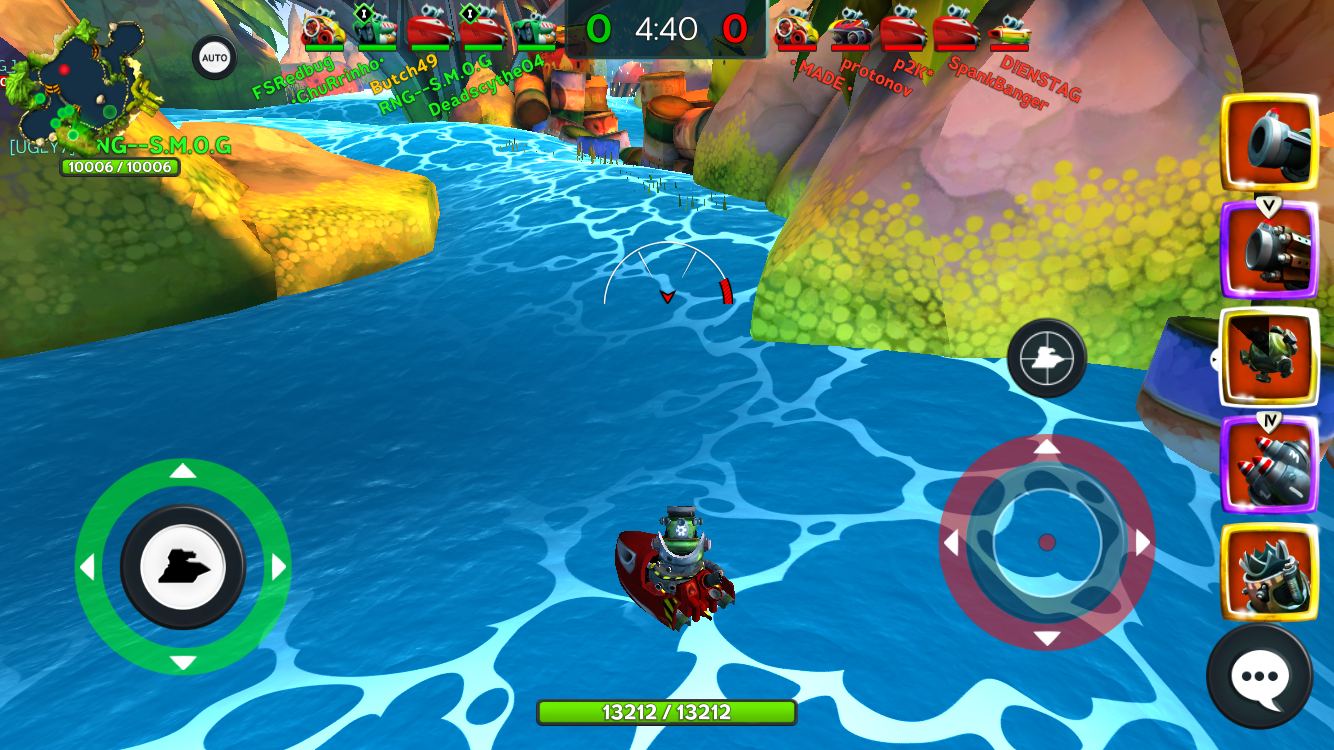Move forward with green joystick up arrow

[x=183, y=471]
